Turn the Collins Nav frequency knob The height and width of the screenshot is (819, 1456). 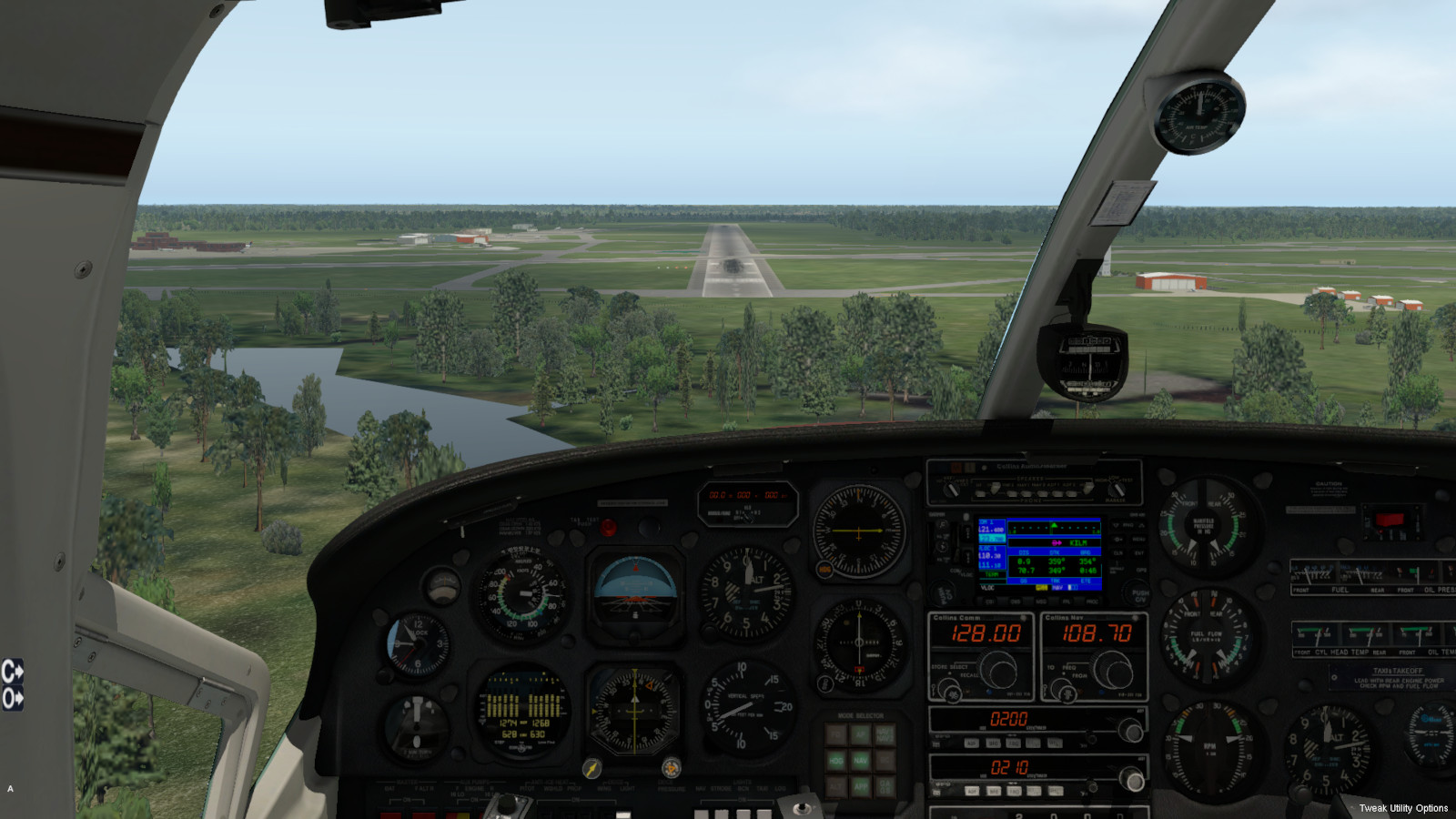coord(1111,672)
